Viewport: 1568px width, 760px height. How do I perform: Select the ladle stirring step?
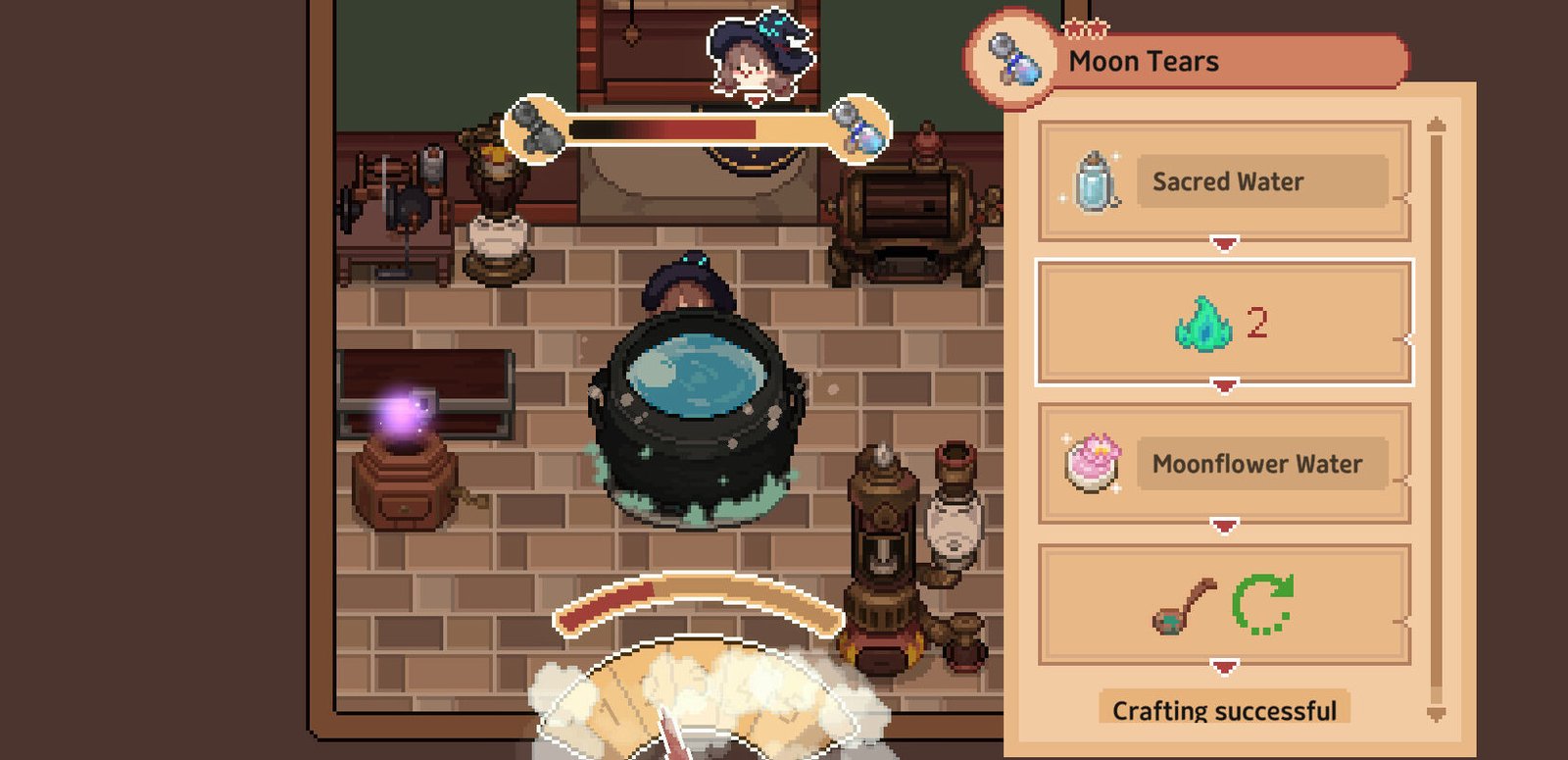tap(1224, 605)
